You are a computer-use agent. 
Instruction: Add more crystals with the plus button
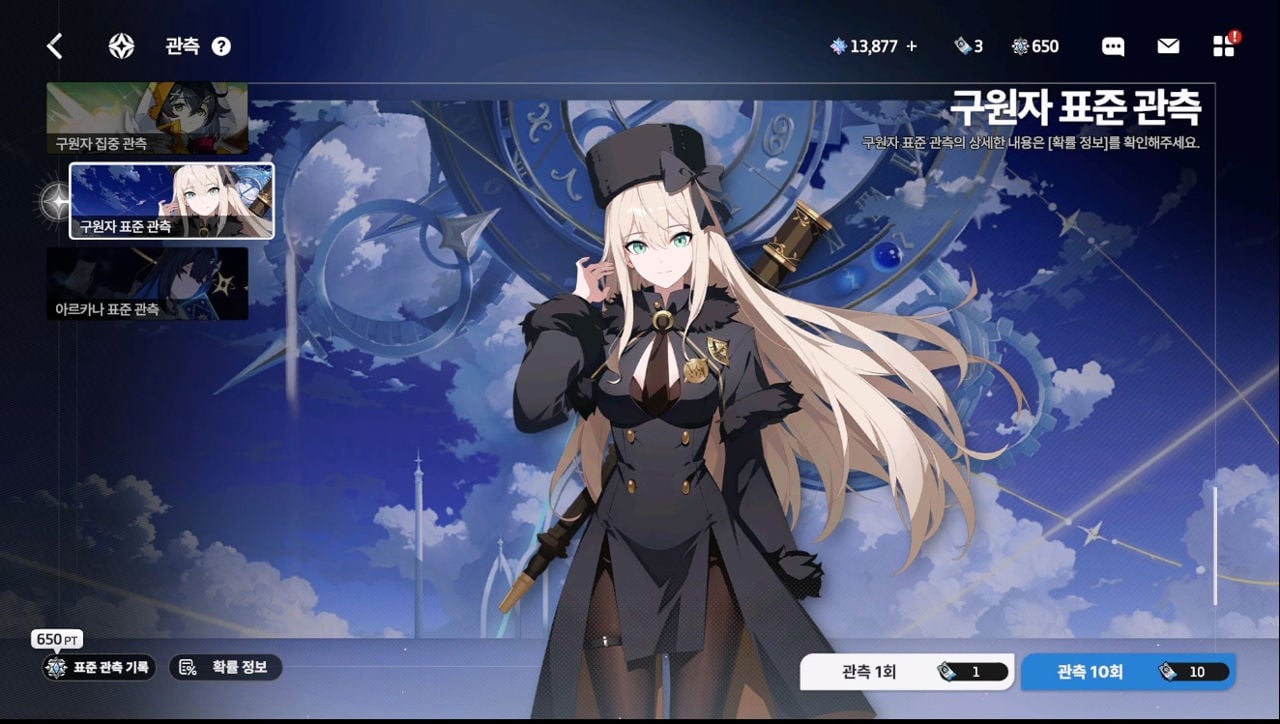point(911,46)
